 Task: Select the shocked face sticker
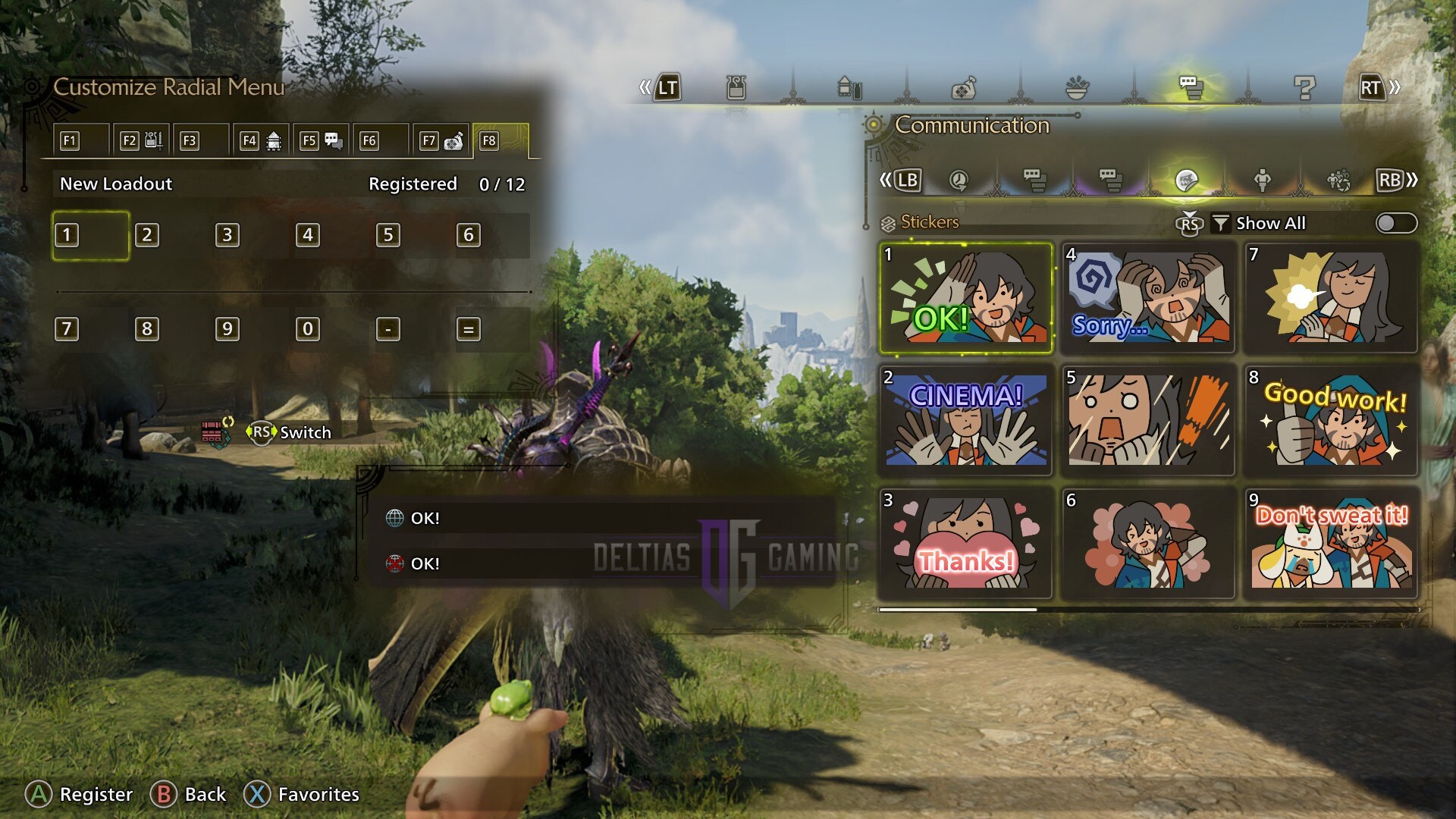[1148, 421]
